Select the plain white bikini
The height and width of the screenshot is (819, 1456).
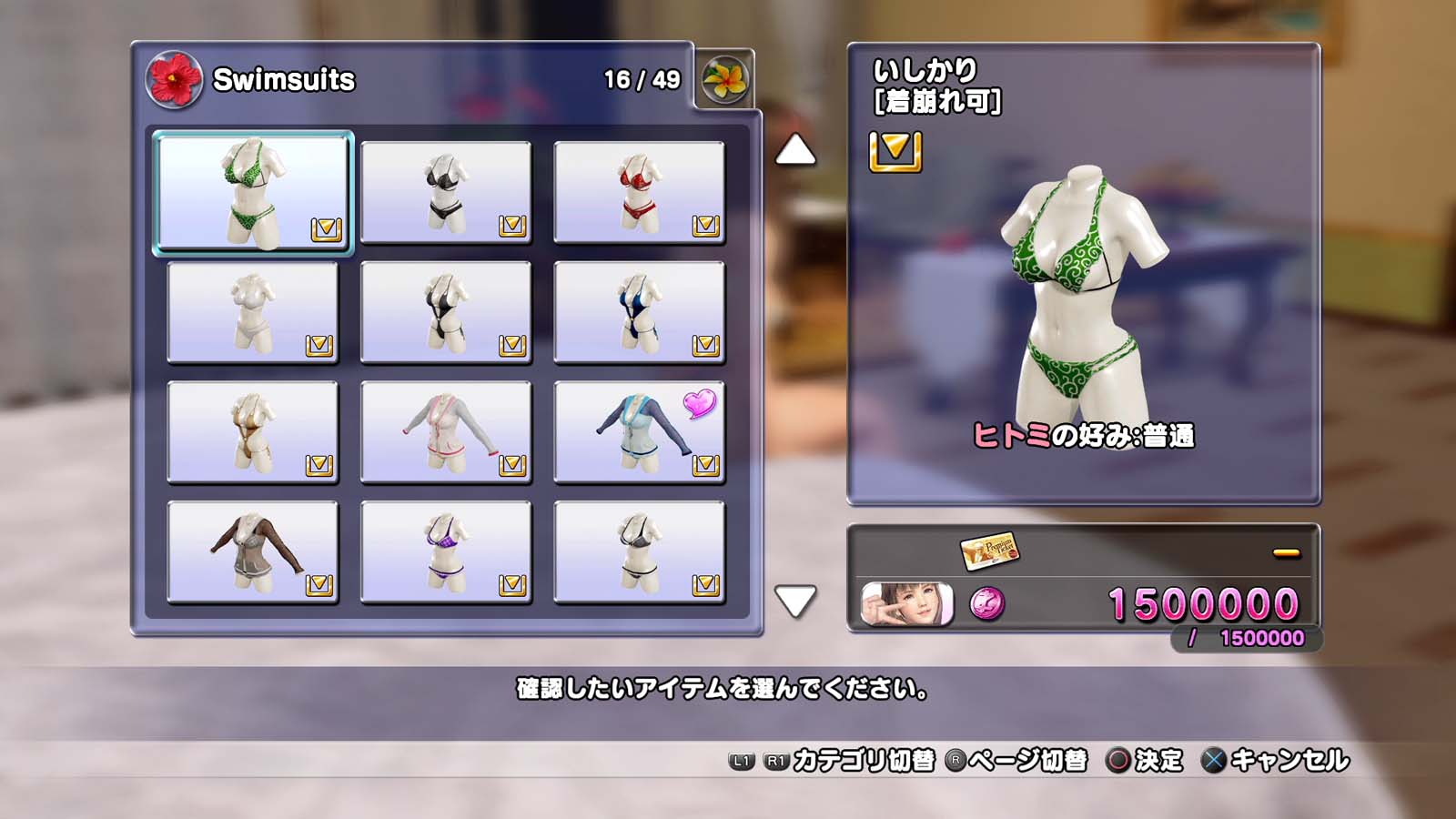[x=253, y=312]
